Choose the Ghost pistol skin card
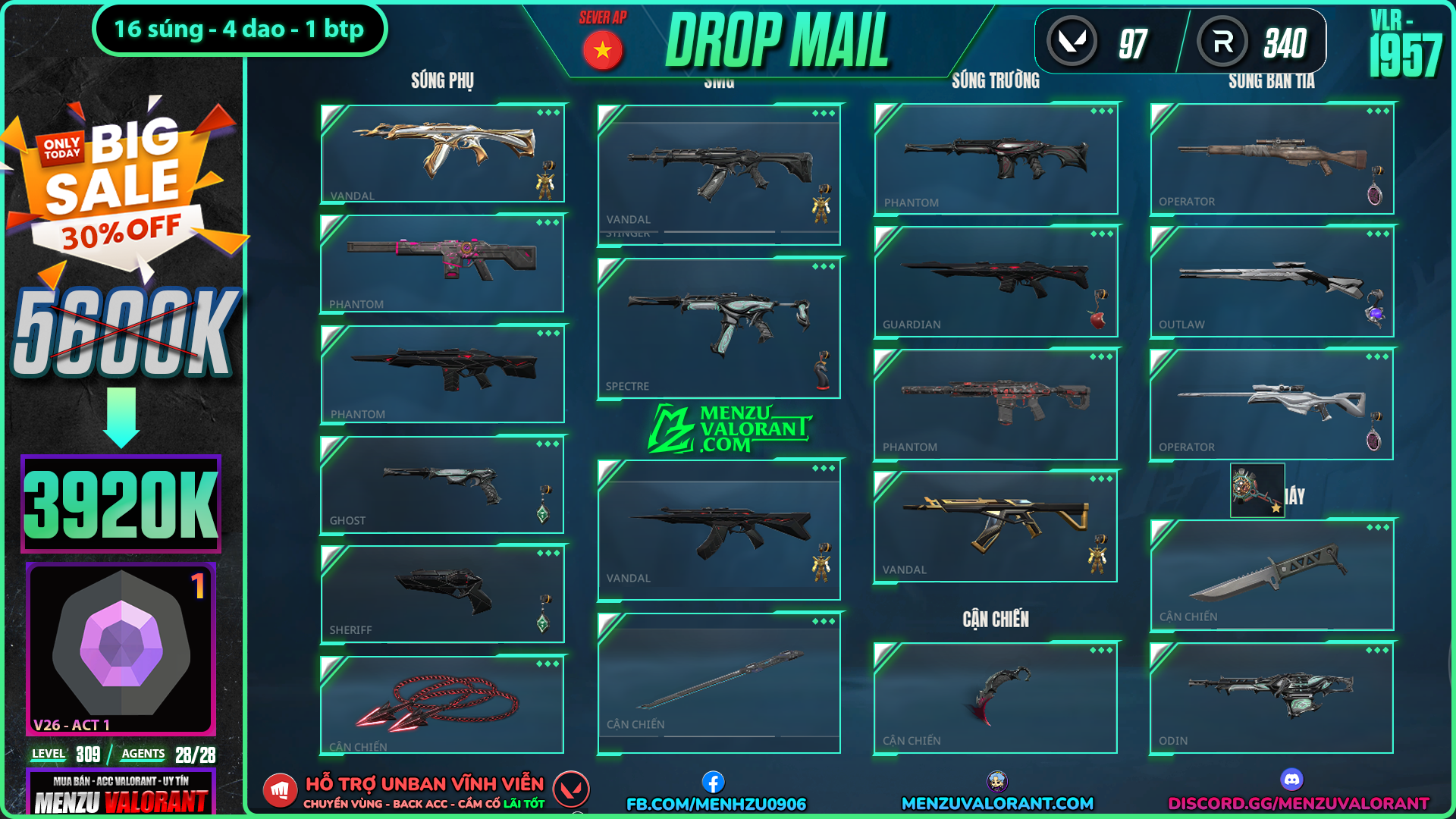Image resolution: width=1456 pixels, height=819 pixels. pyautogui.click(x=443, y=485)
